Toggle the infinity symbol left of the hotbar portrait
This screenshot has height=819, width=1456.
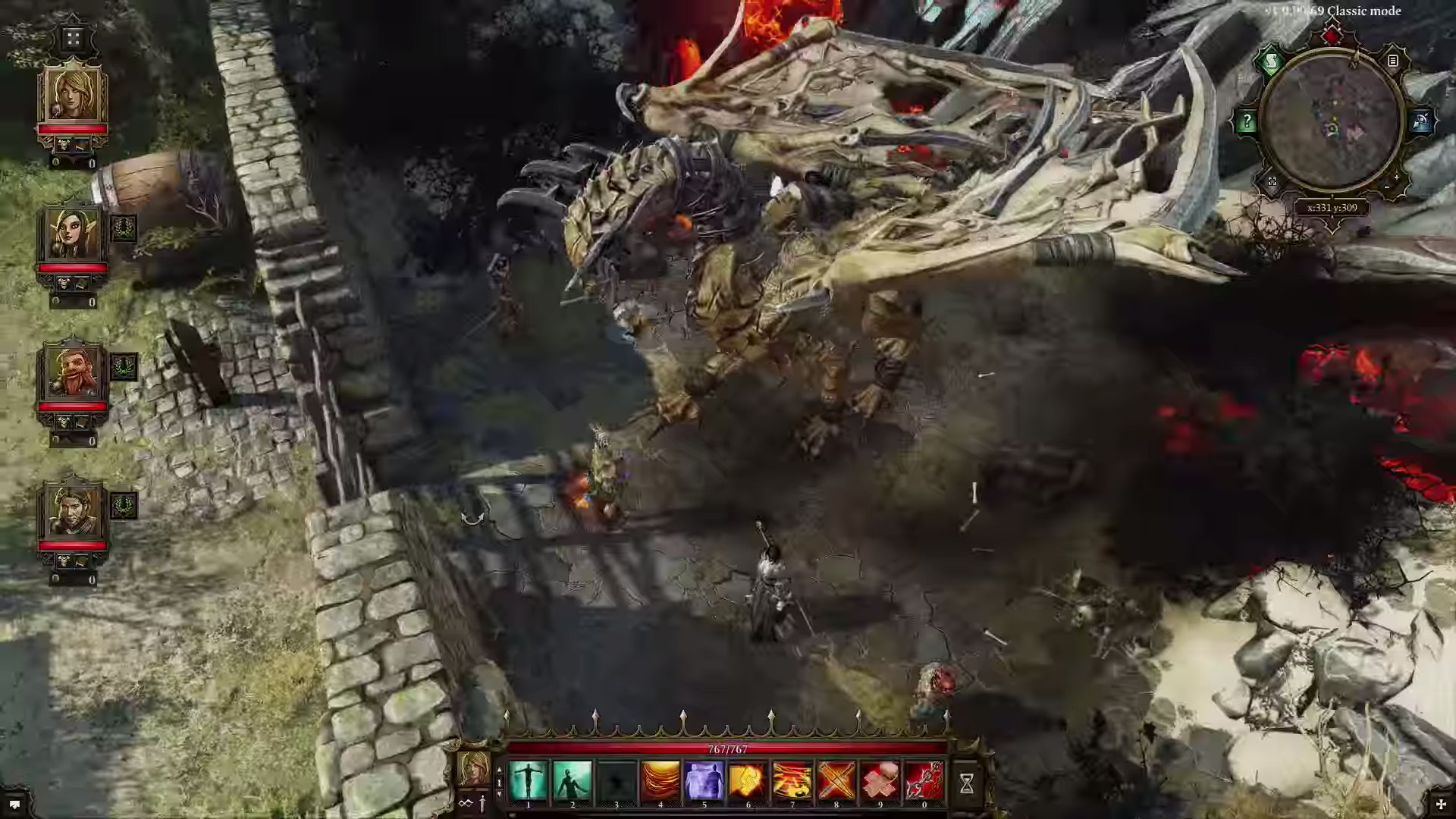466,802
